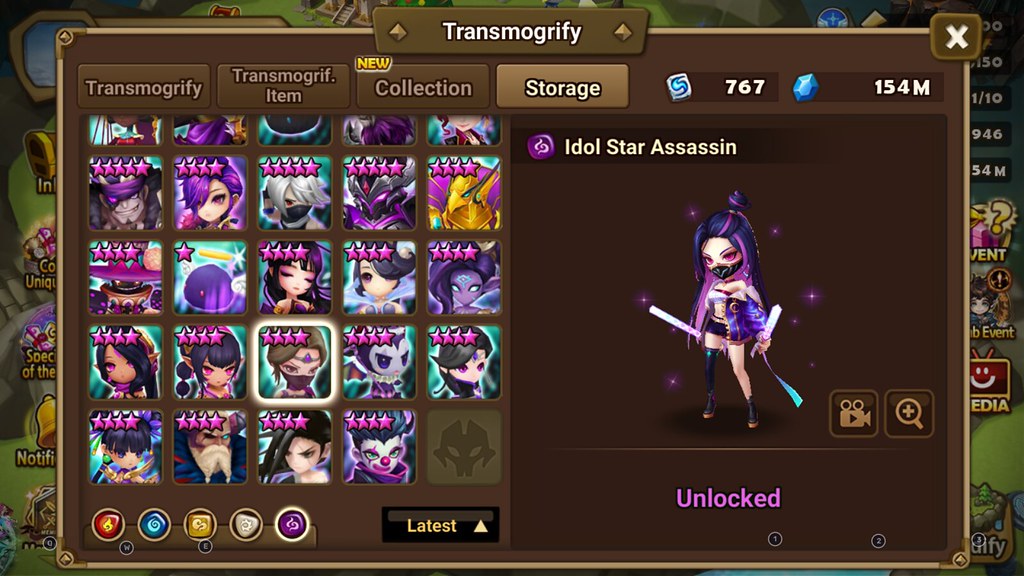The image size is (1024, 576).
Task: Filter by light element icon
Action: [246, 524]
